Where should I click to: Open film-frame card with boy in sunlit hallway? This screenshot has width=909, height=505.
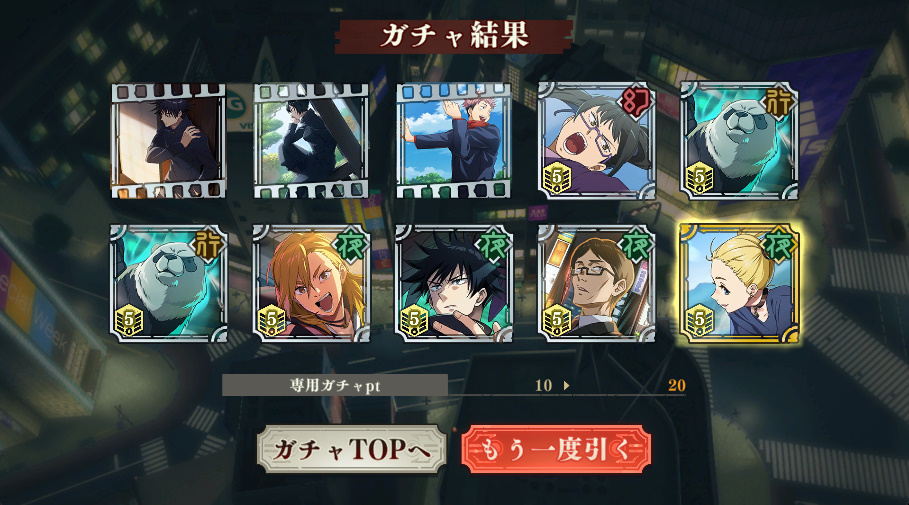click(x=169, y=141)
